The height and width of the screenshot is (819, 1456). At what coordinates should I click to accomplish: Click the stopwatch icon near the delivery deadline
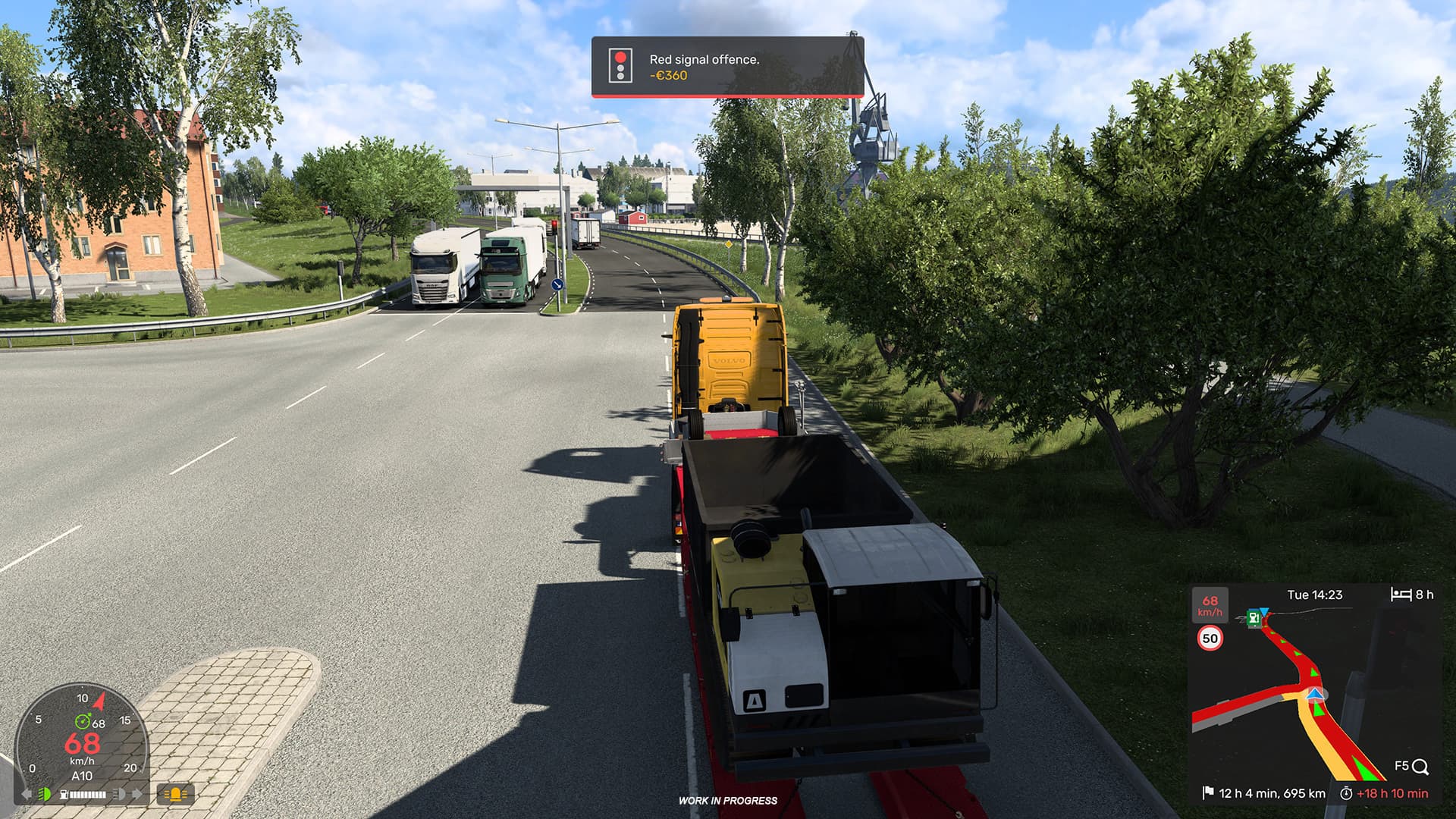coord(1348,792)
